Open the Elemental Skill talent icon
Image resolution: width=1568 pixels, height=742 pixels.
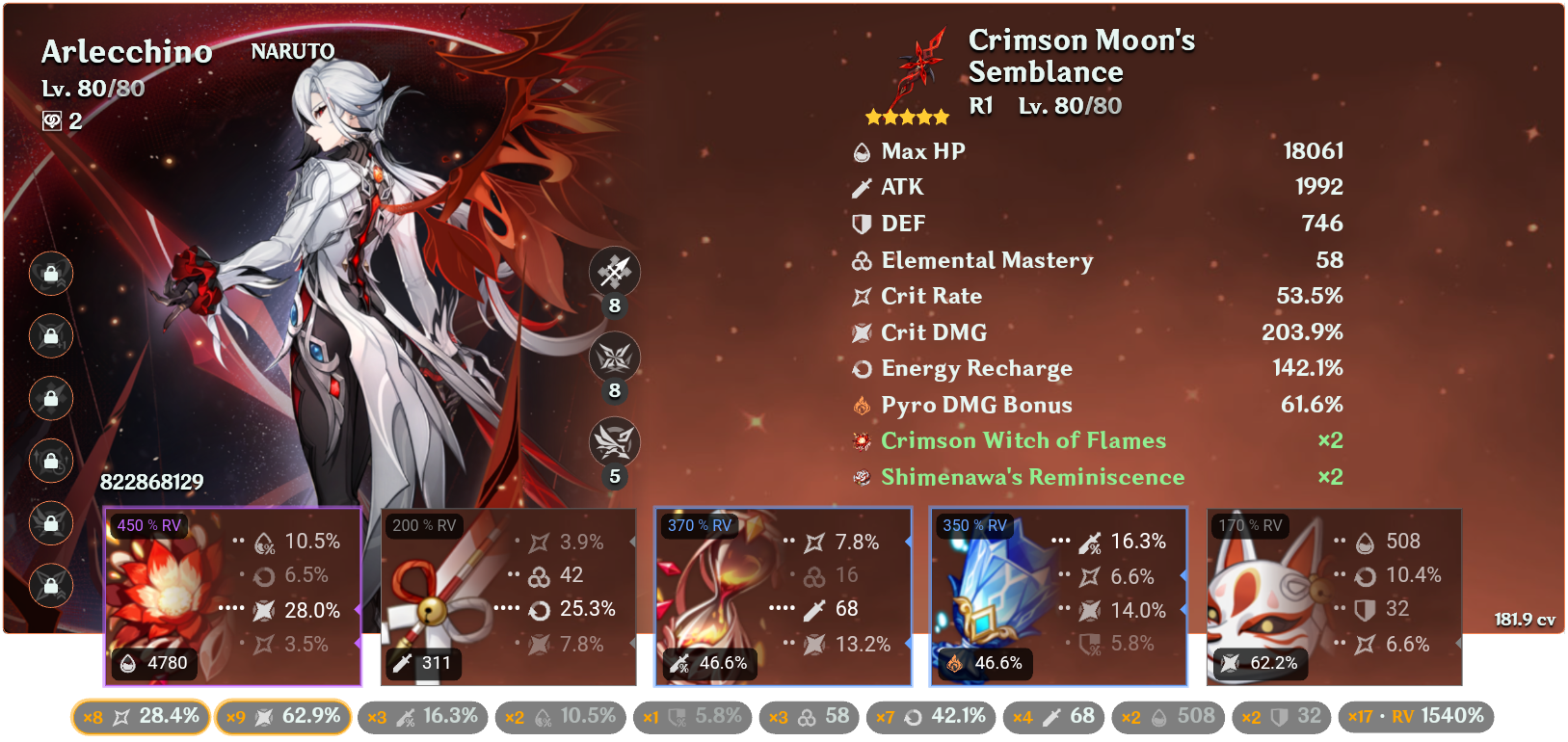point(614,357)
